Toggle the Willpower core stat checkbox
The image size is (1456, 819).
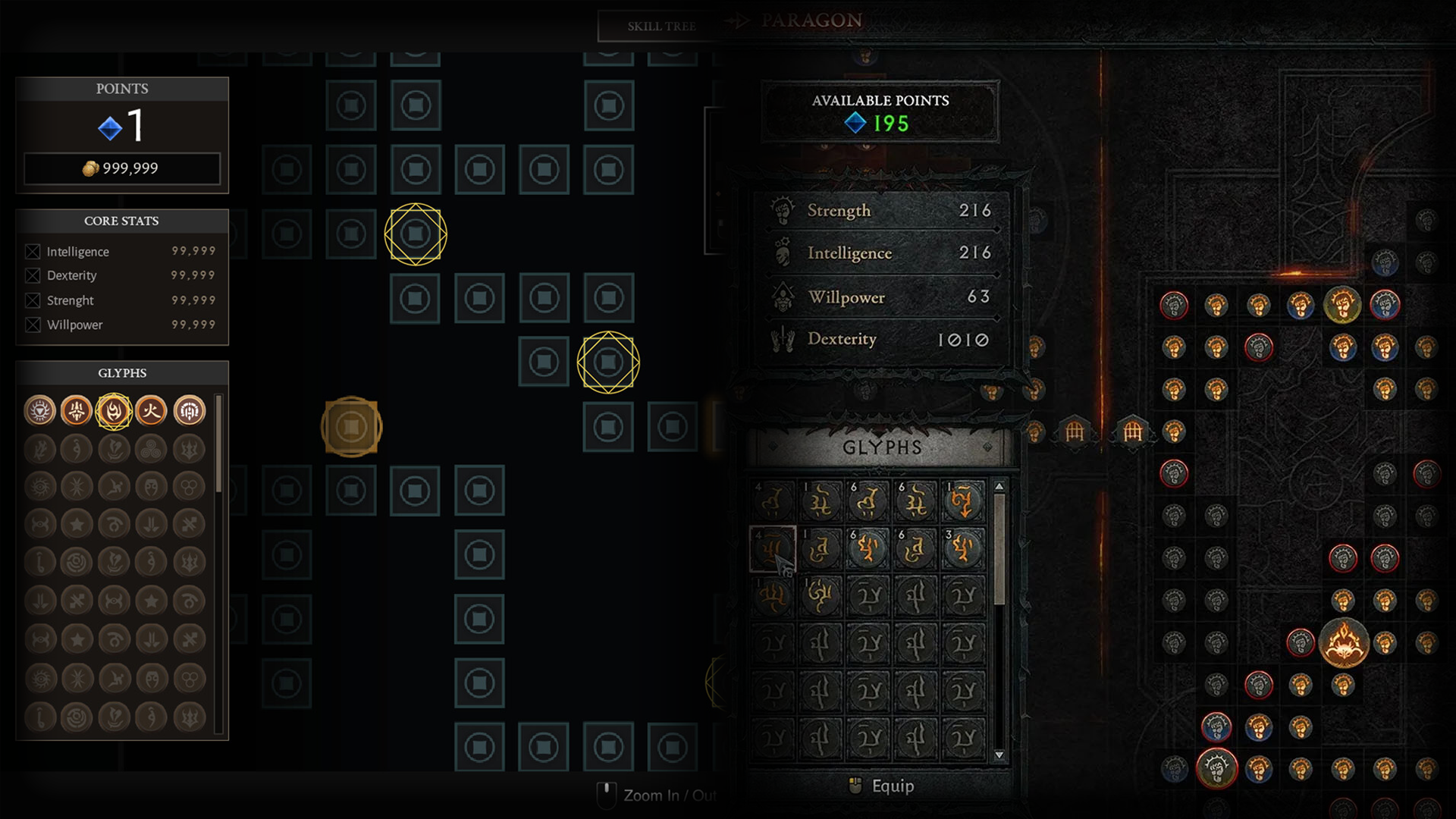pyautogui.click(x=33, y=325)
